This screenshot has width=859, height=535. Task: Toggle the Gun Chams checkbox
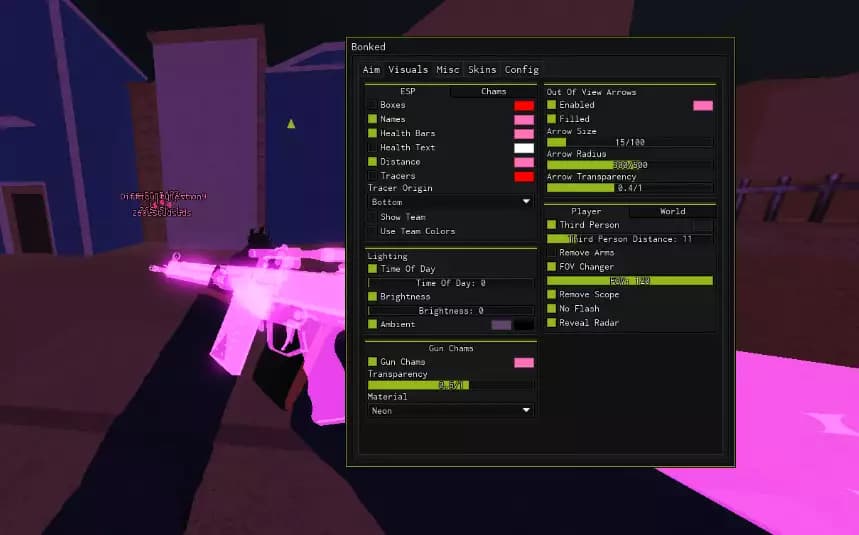tap(373, 362)
